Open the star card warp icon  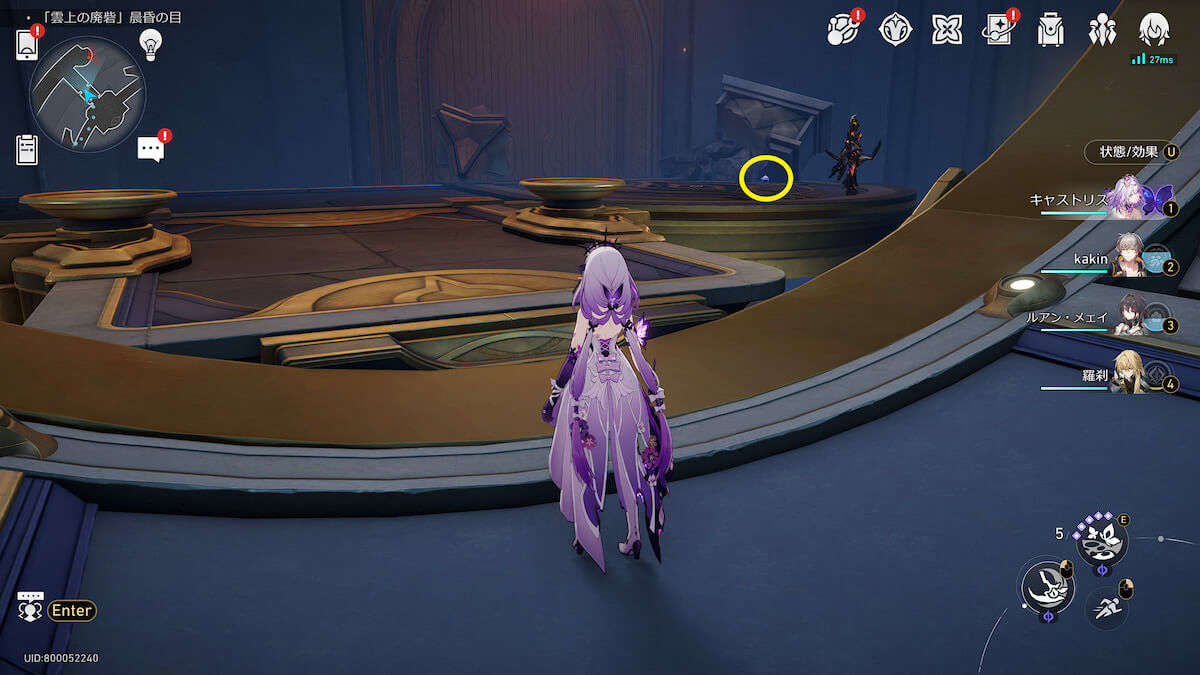(998, 30)
